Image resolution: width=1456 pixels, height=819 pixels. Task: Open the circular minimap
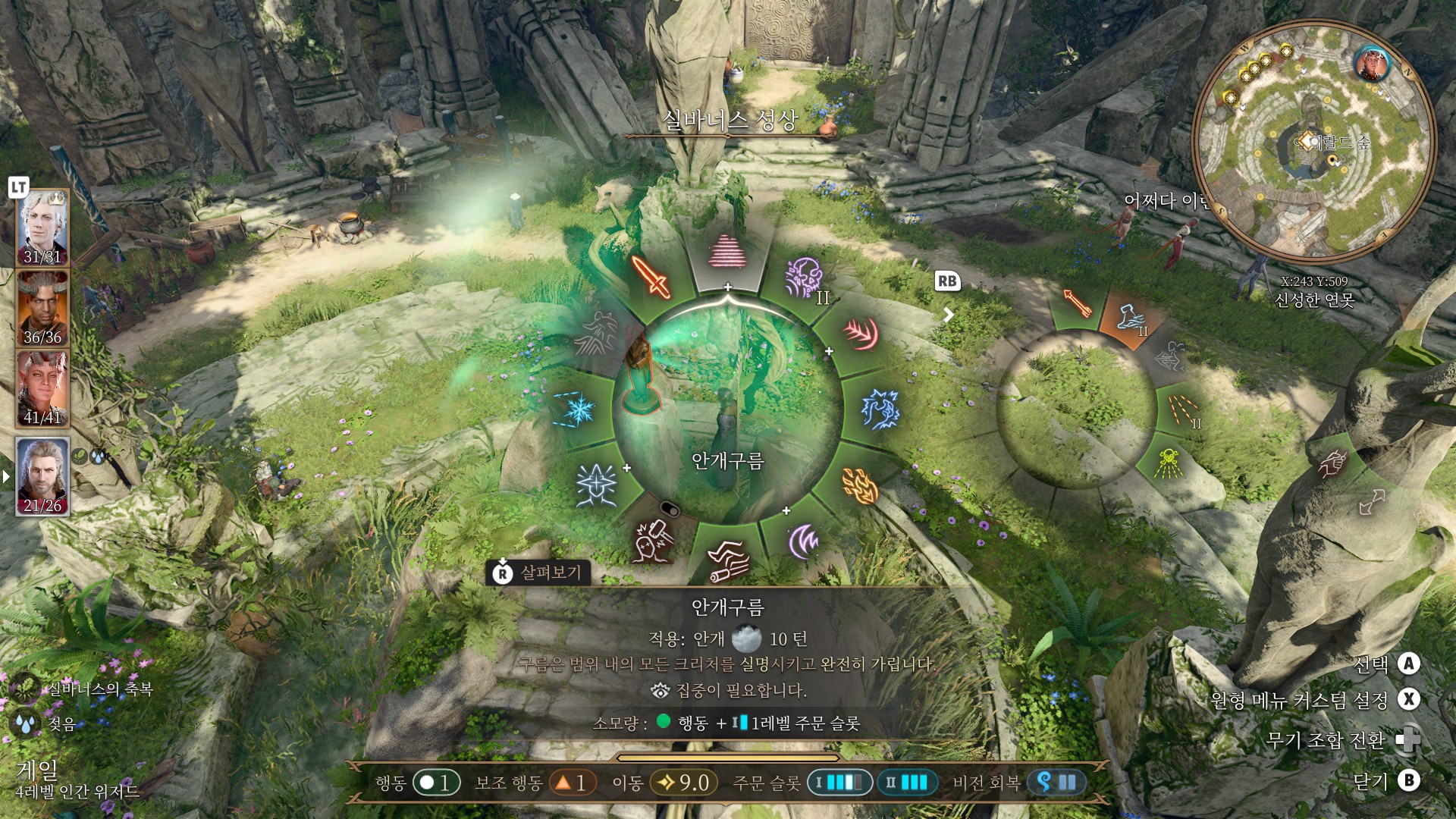click(x=1313, y=143)
